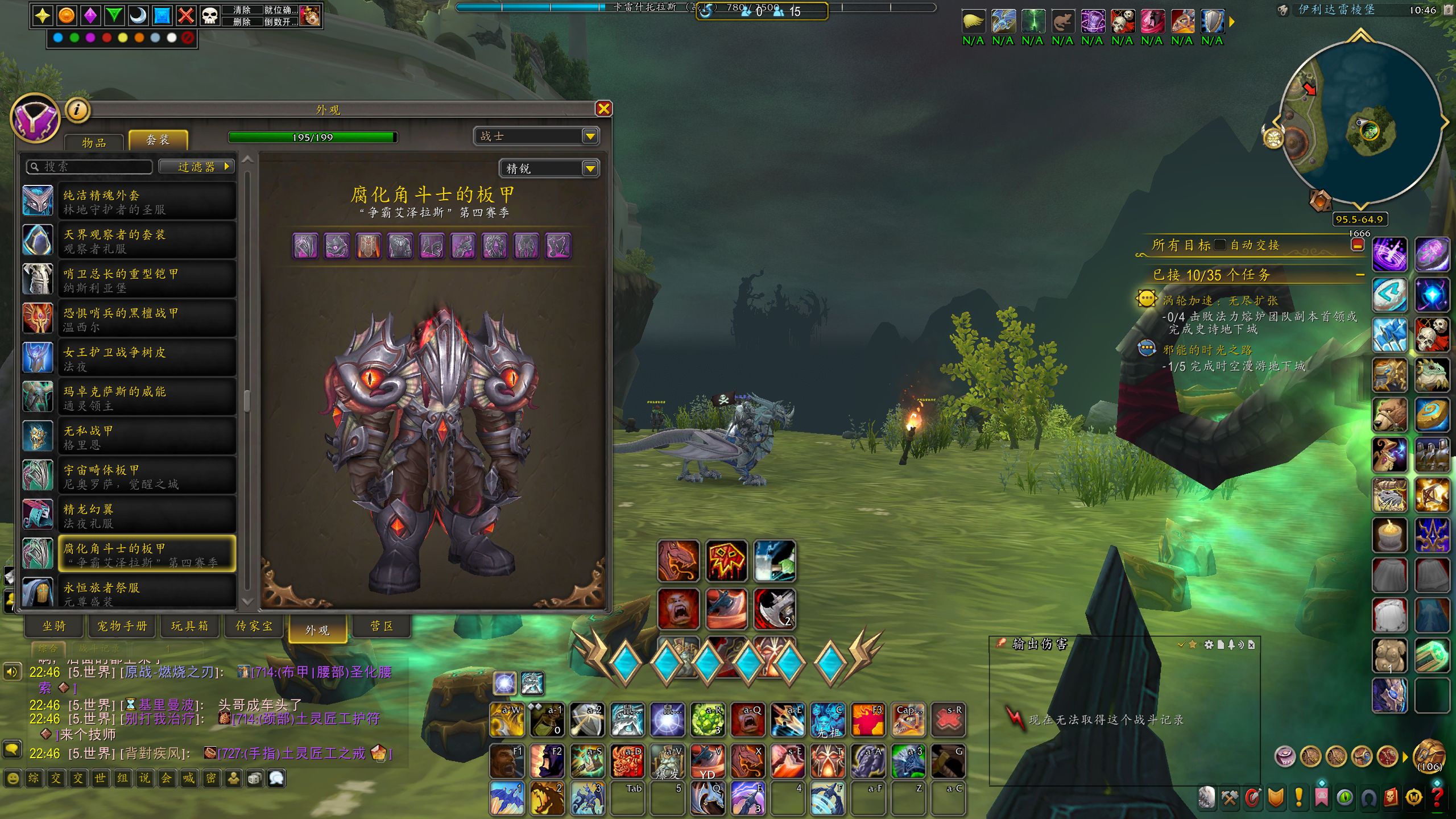Click the circular minimap
The image size is (1456, 819).
[x=1359, y=122]
